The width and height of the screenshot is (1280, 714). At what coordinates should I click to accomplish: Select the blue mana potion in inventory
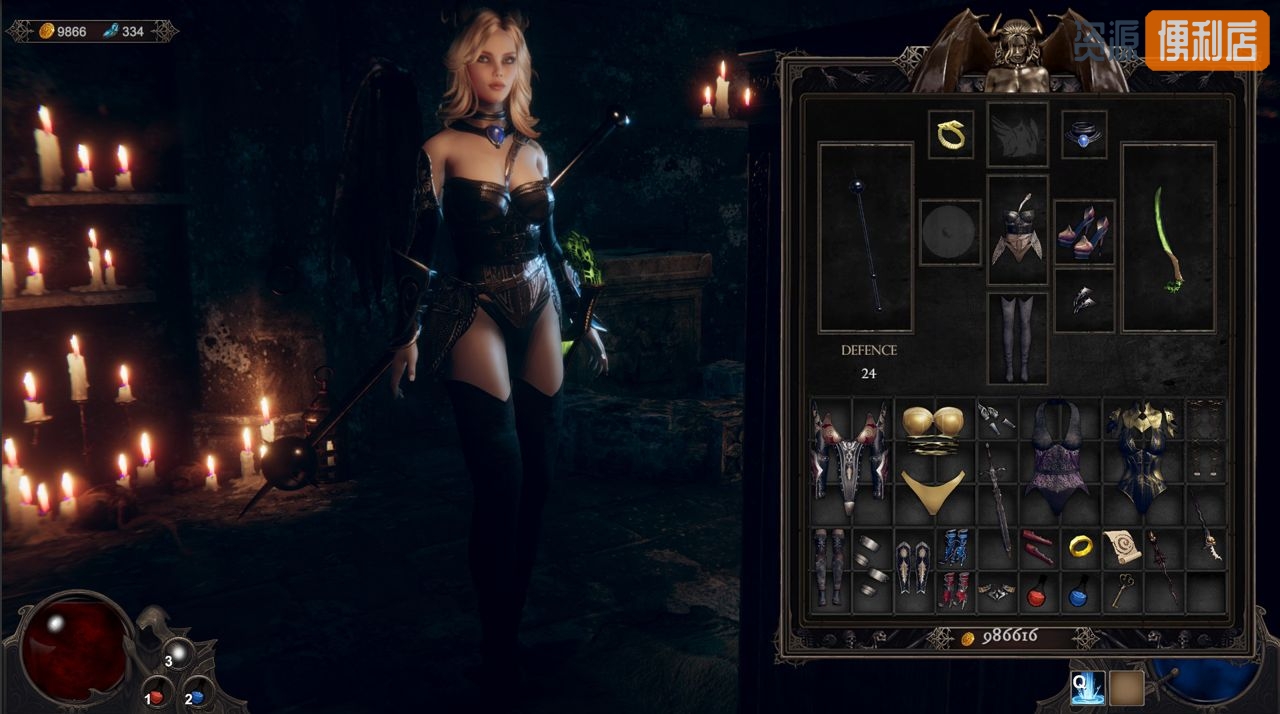point(1079,594)
